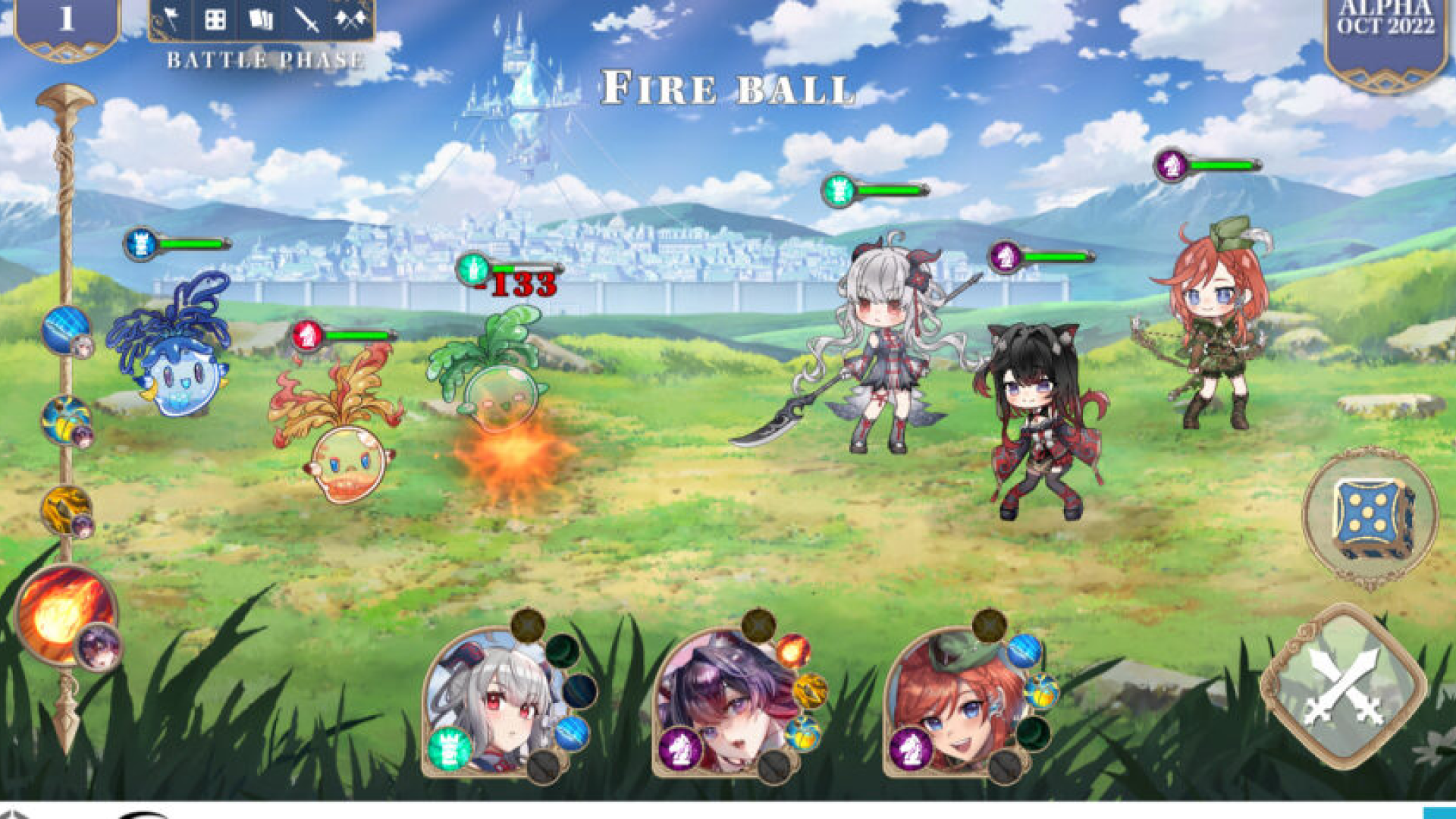
Task: Activate the cat girl's fireball skill orb
Action: [793, 651]
